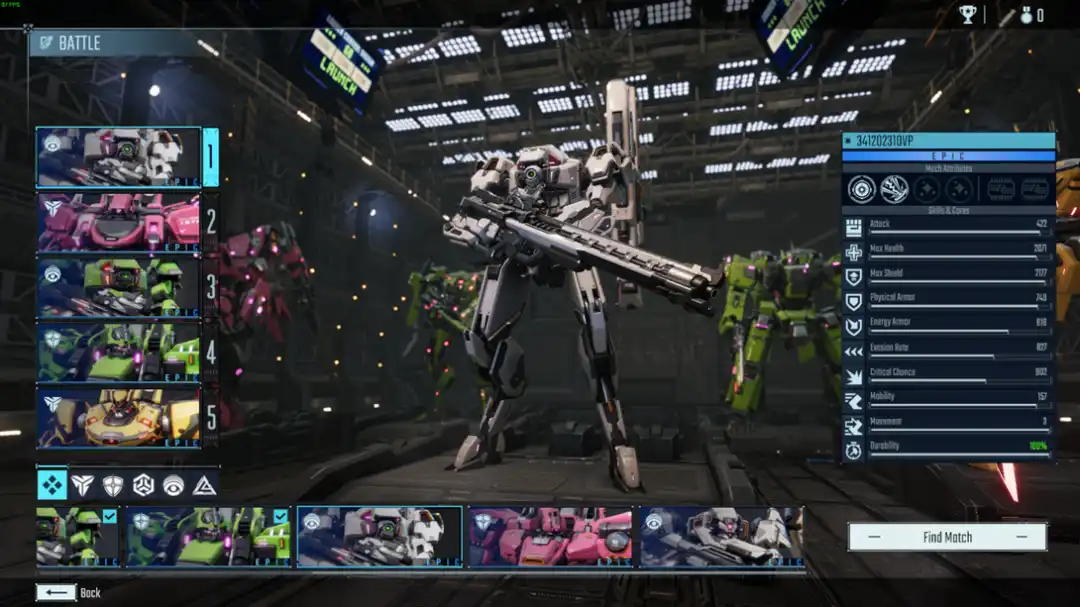Go back using the Back arrow button
Viewport: 1080px width, 607px height.
click(56, 593)
